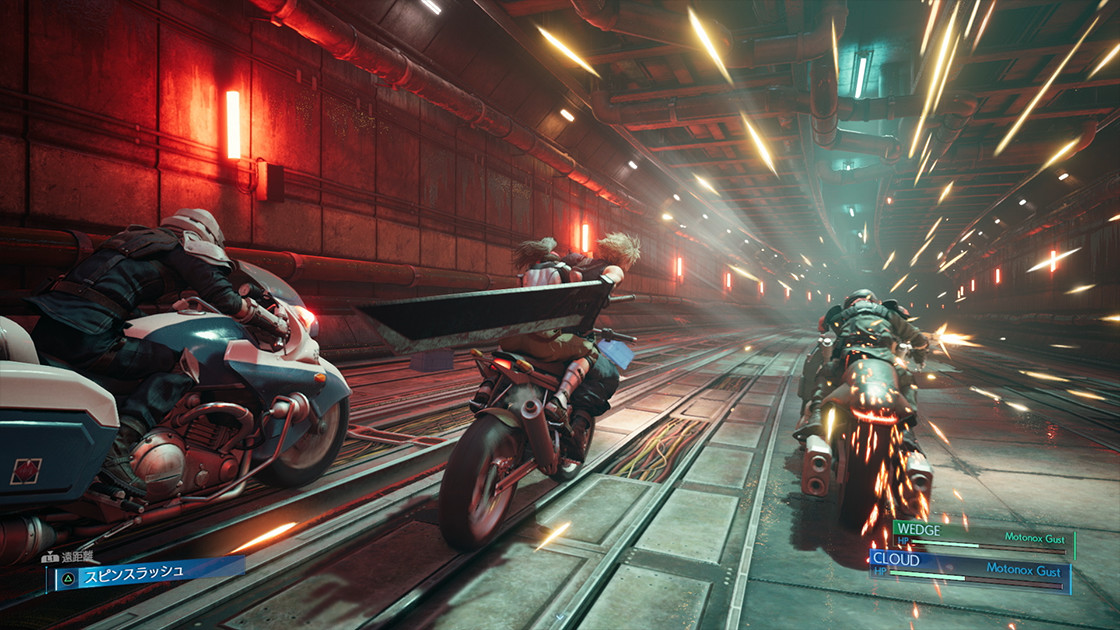The image size is (1120, 630).
Task: Select the WEDGE party member panel
Action: click(x=982, y=538)
